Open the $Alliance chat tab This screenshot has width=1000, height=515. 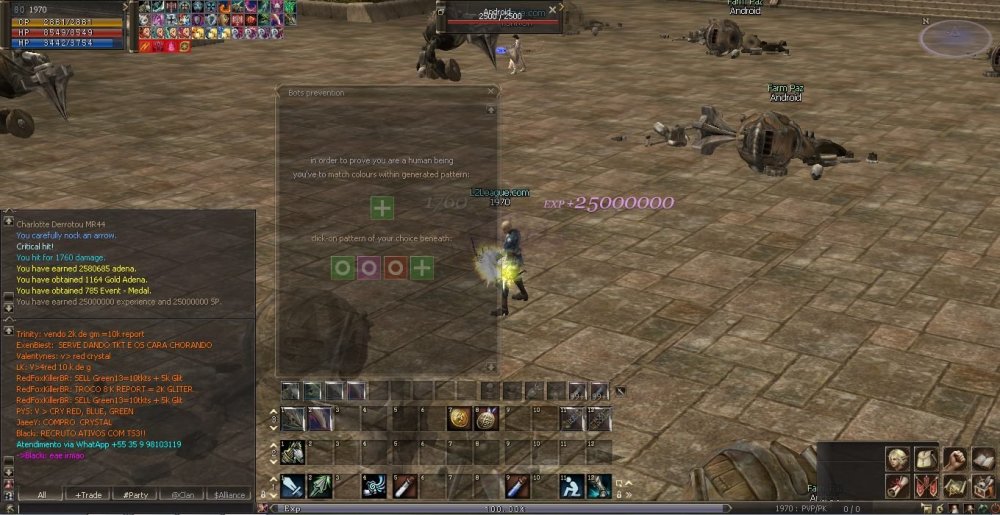point(228,495)
